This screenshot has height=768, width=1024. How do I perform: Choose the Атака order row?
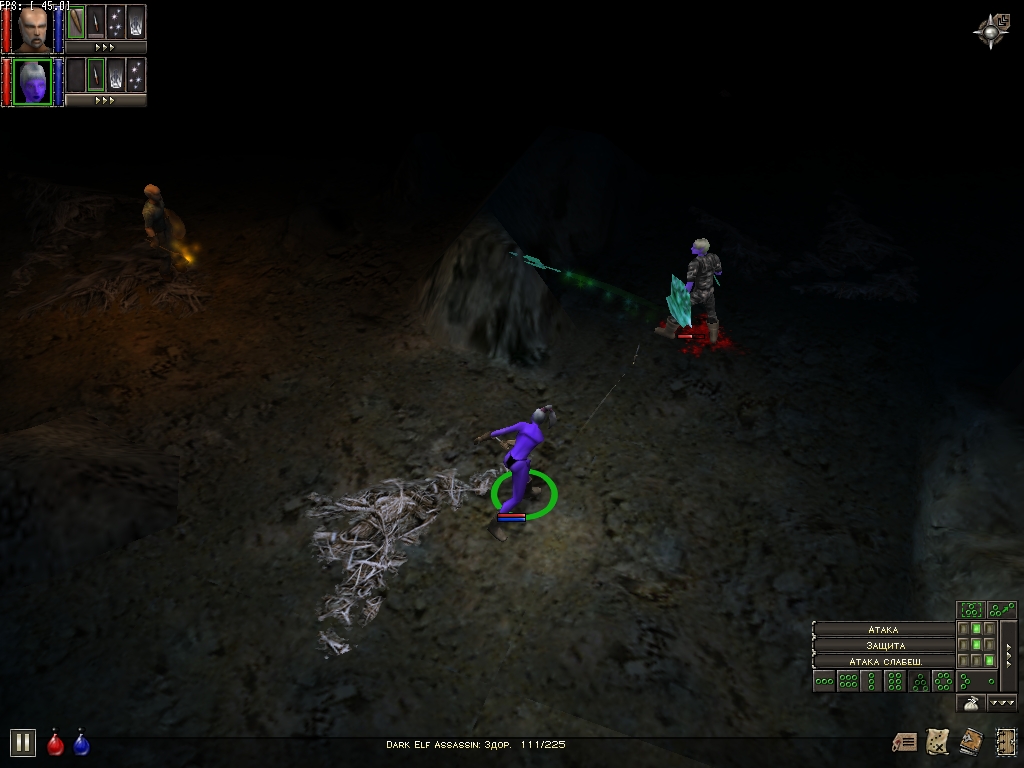884,630
